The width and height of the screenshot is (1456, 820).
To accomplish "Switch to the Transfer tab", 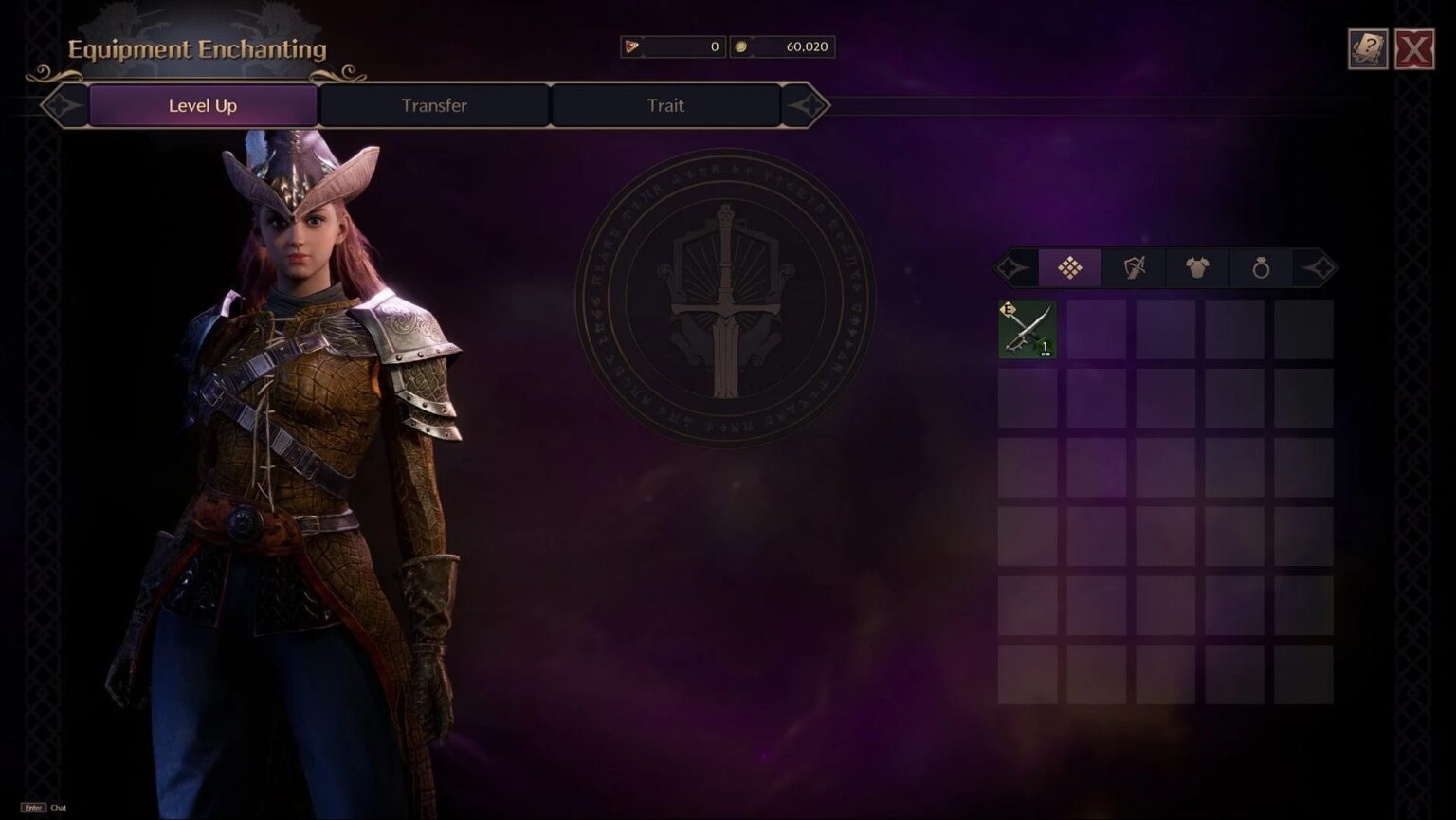I will click(x=434, y=105).
